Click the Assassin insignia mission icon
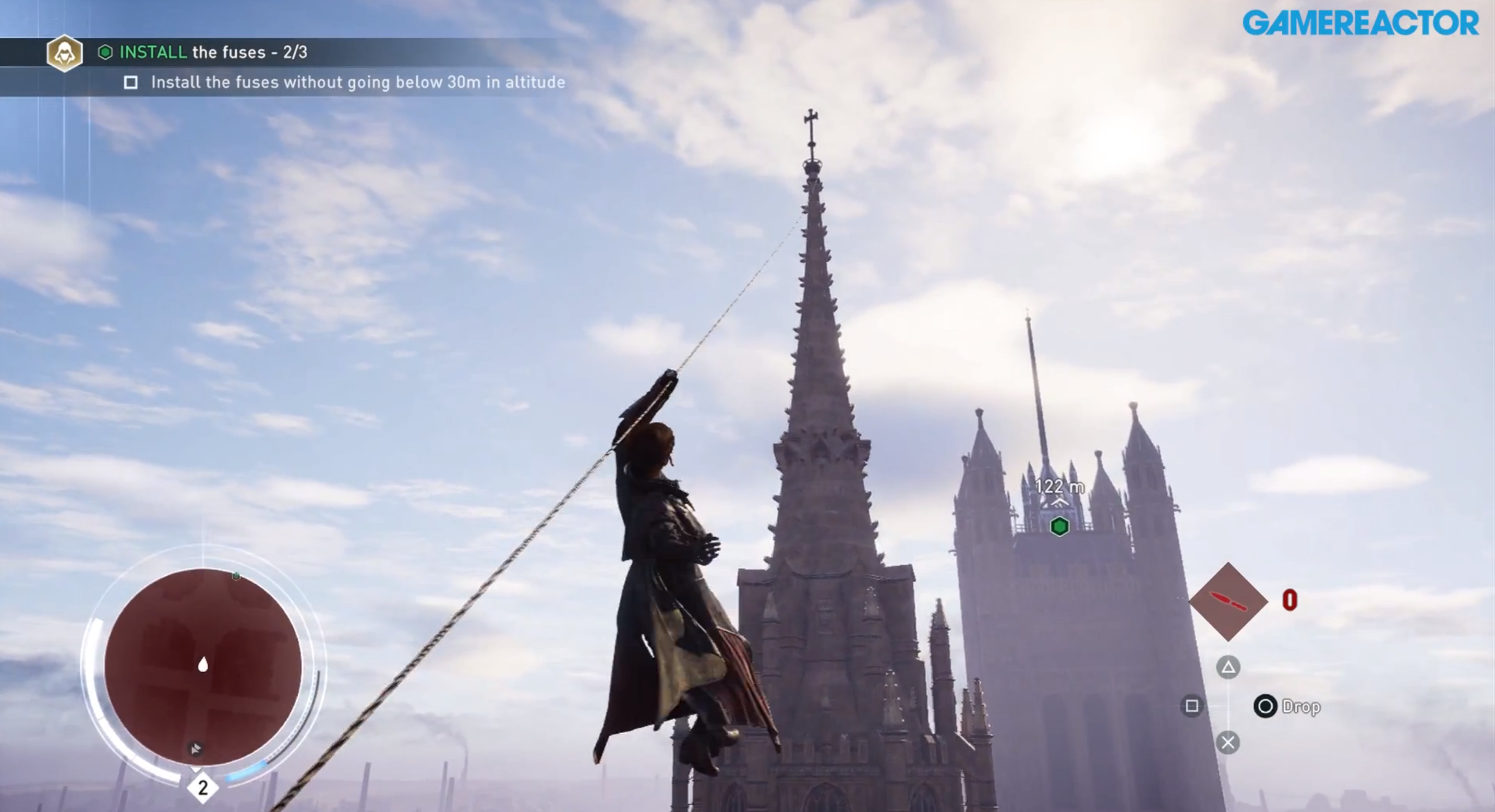Viewport: 1495px width, 812px height. point(64,53)
